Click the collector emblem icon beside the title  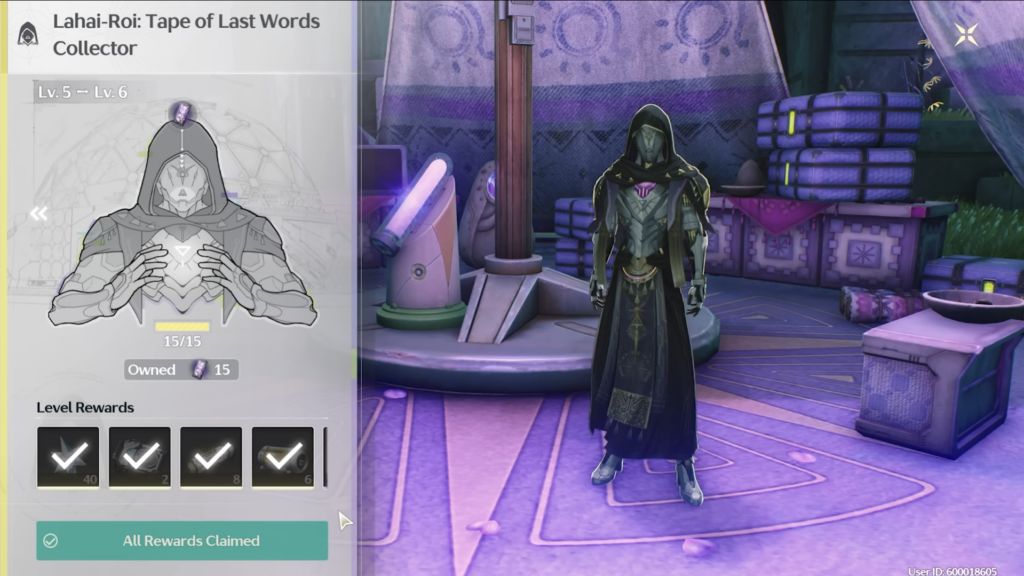coord(29,33)
